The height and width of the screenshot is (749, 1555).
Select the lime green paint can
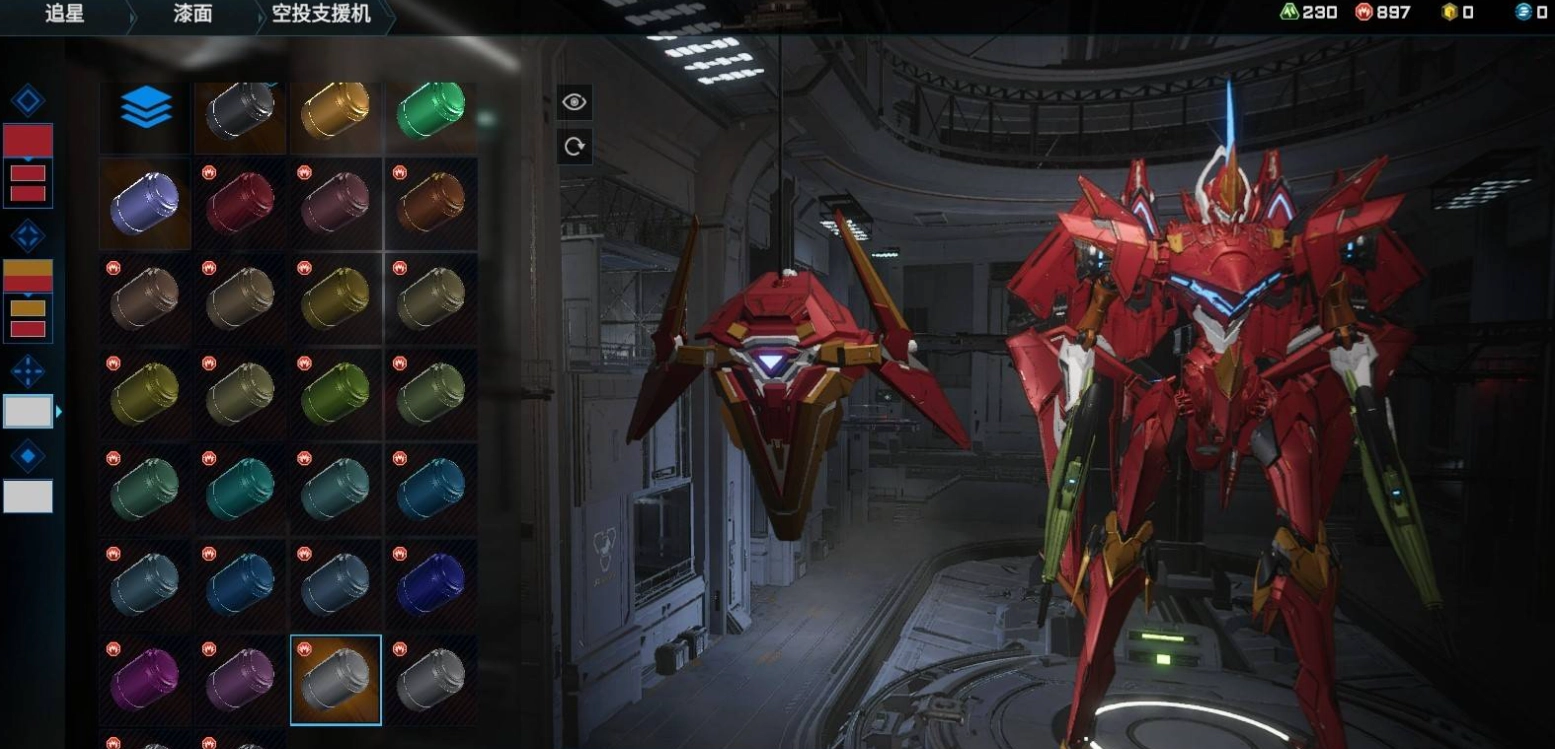[336, 394]
